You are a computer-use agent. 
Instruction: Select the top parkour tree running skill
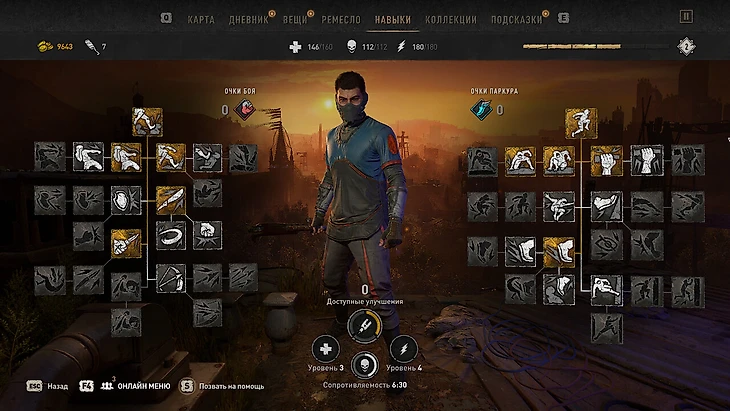[581, 123]
